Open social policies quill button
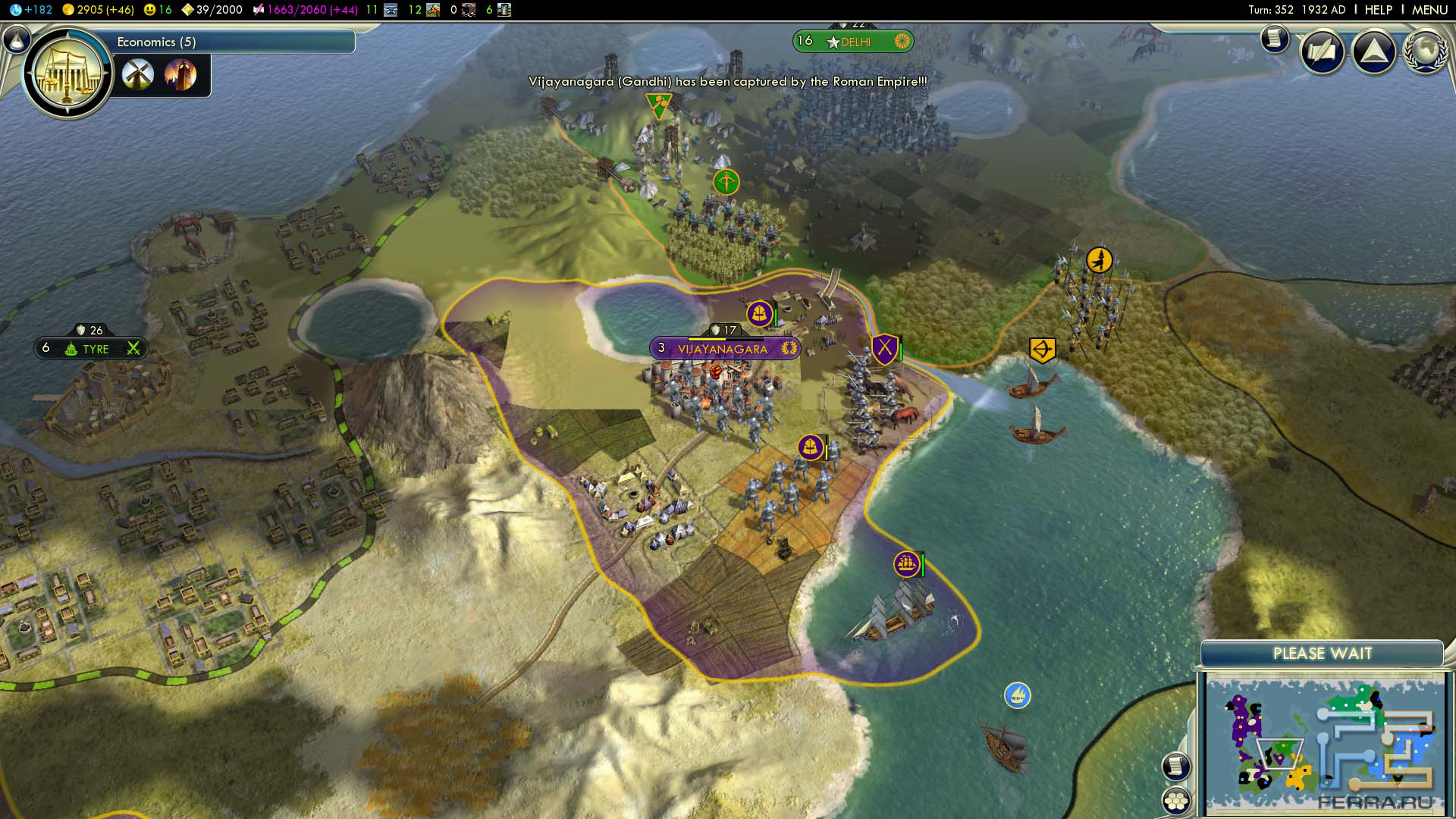1456x819 pixels. click(x=1323, y=52)
